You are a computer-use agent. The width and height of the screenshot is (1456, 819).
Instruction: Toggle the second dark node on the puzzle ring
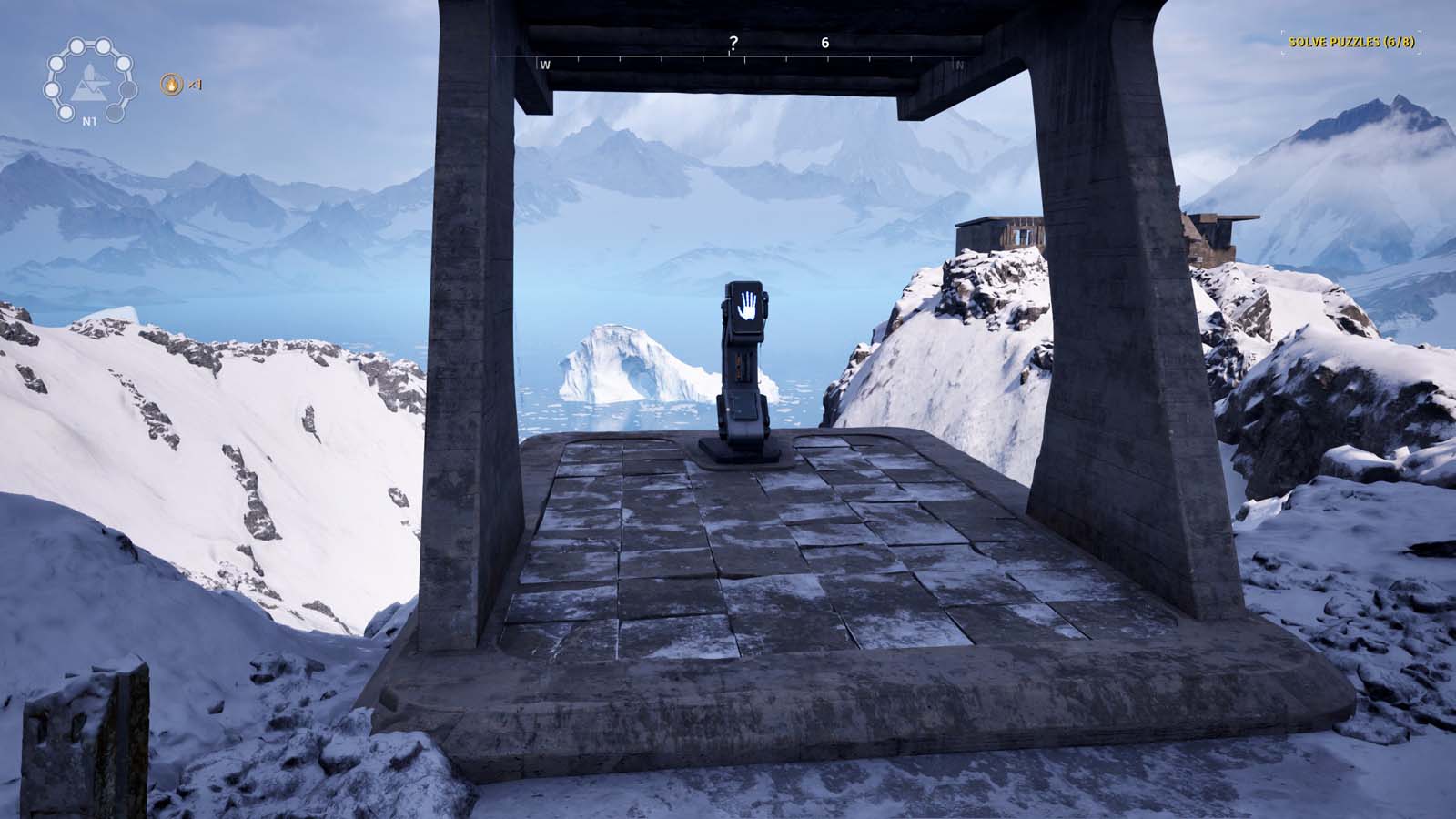[x=126, y=90]
